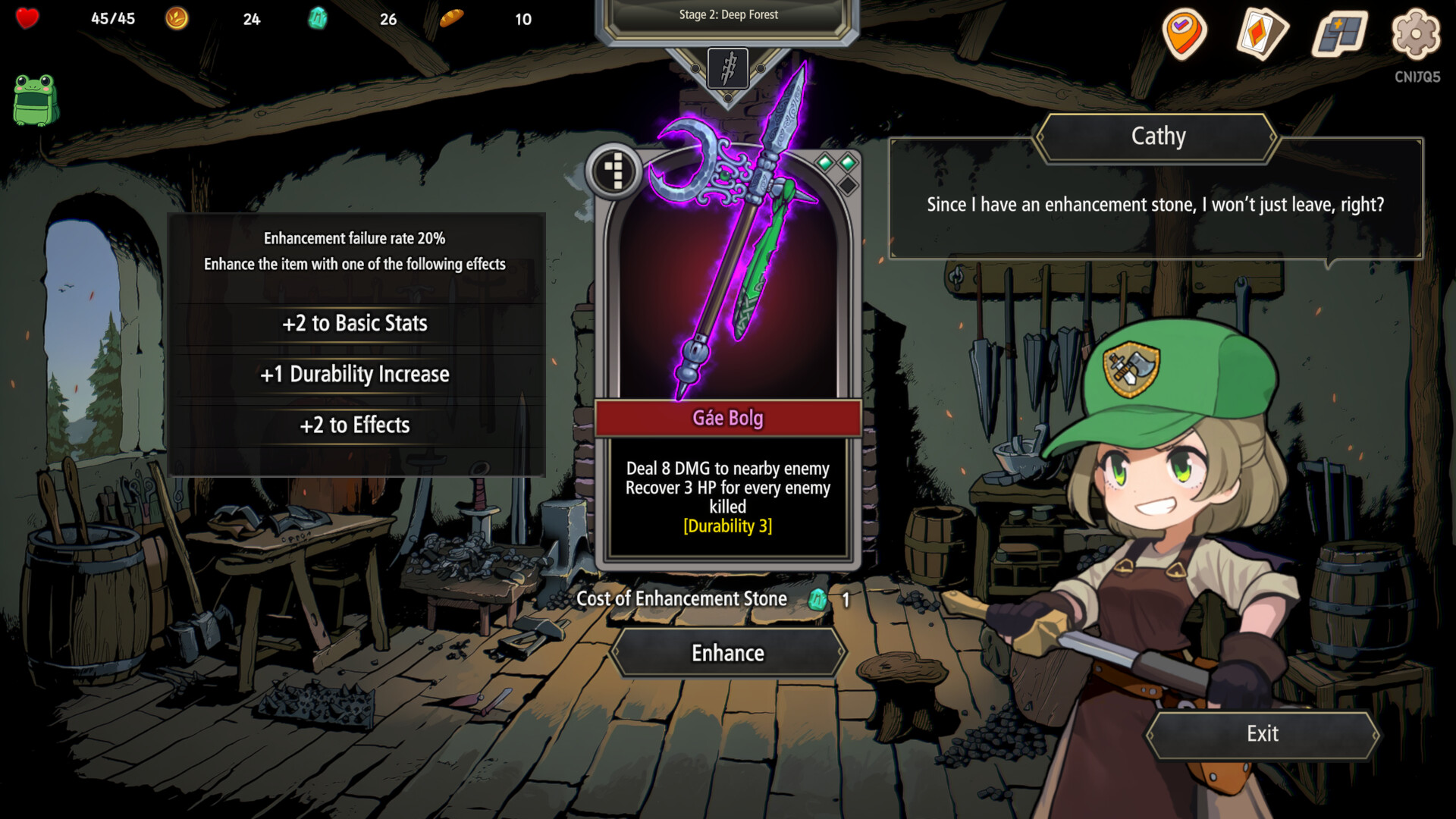The height and width of the screenshot is (819, 1456).
Task: Open the card deck icon
Action: (1262, 34)
